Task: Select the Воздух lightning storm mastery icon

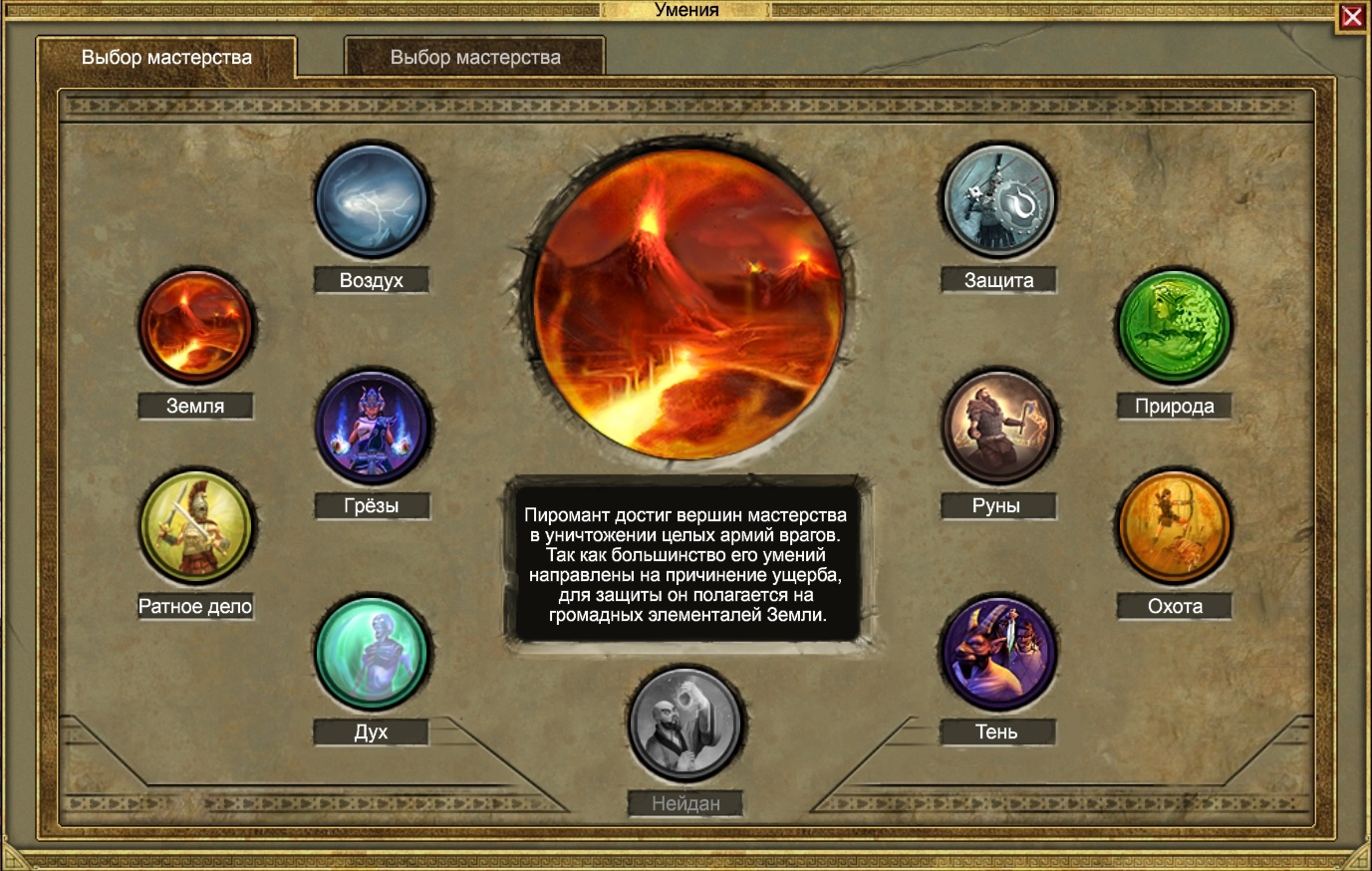Action: (x=372, y=201)
